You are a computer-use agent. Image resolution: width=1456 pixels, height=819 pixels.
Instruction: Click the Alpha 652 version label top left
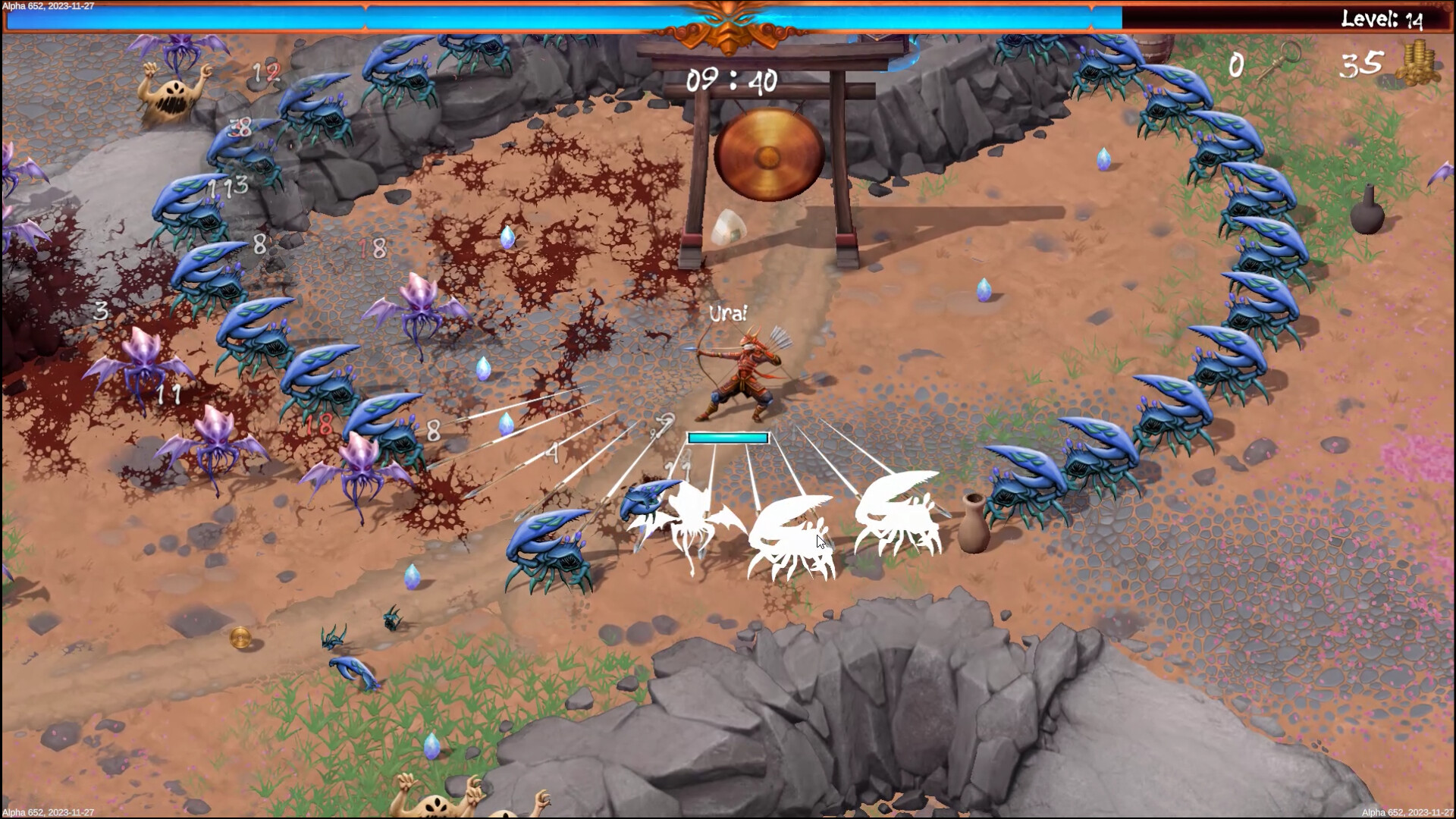pyautogui.click(x=49, y=5)
